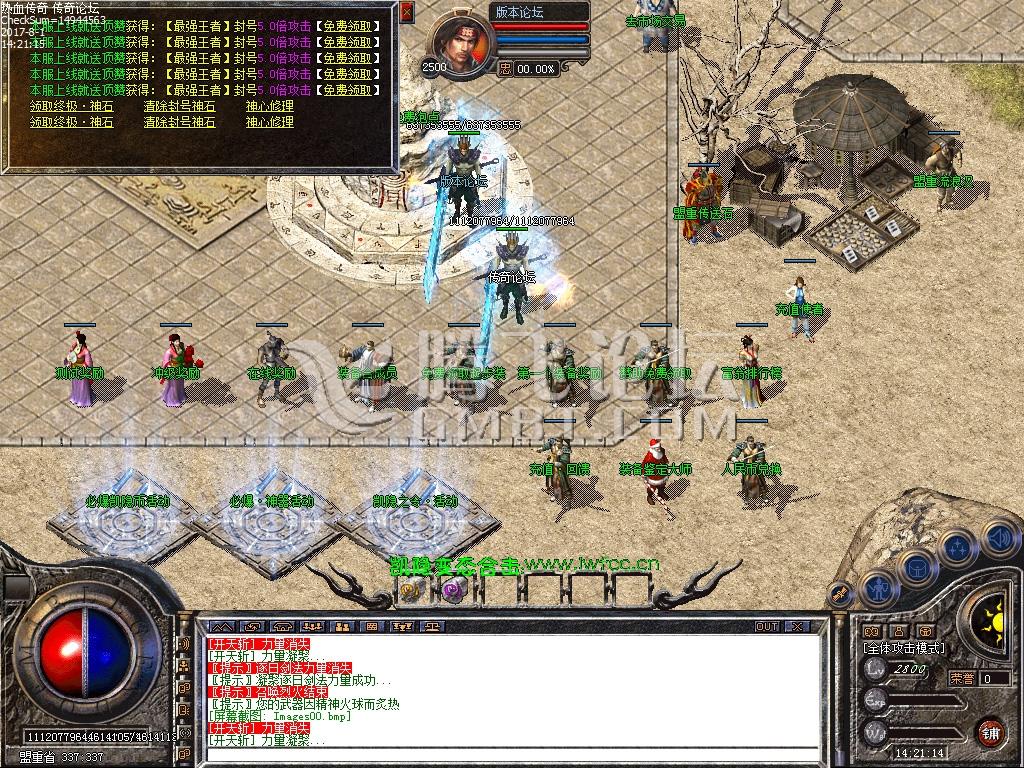Choose the first 神心修理 link
The width and height of the screenshot is (1024, 768).
tap(270, 106)
